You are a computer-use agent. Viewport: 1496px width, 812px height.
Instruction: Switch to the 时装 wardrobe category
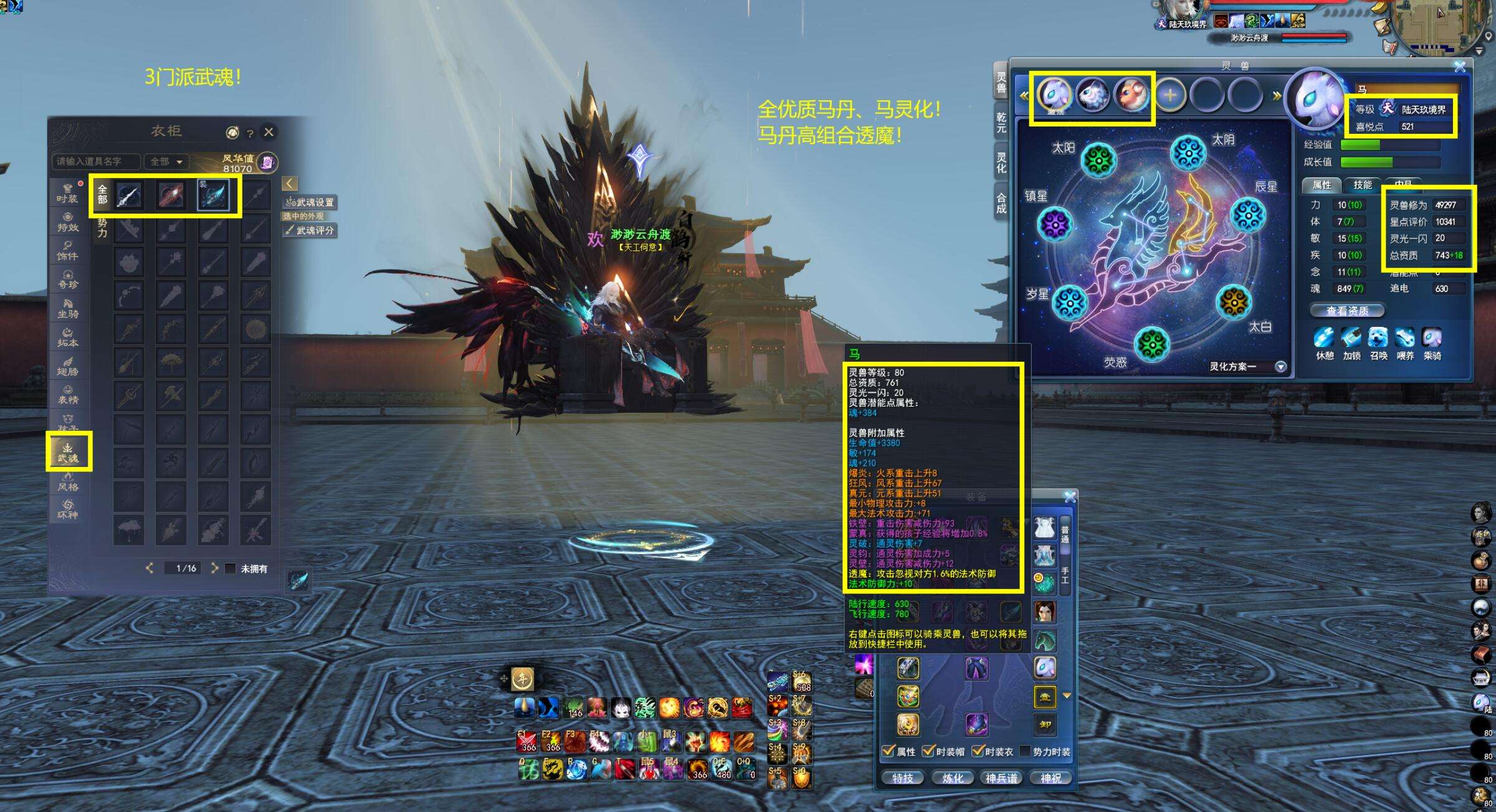click(67, 194)
